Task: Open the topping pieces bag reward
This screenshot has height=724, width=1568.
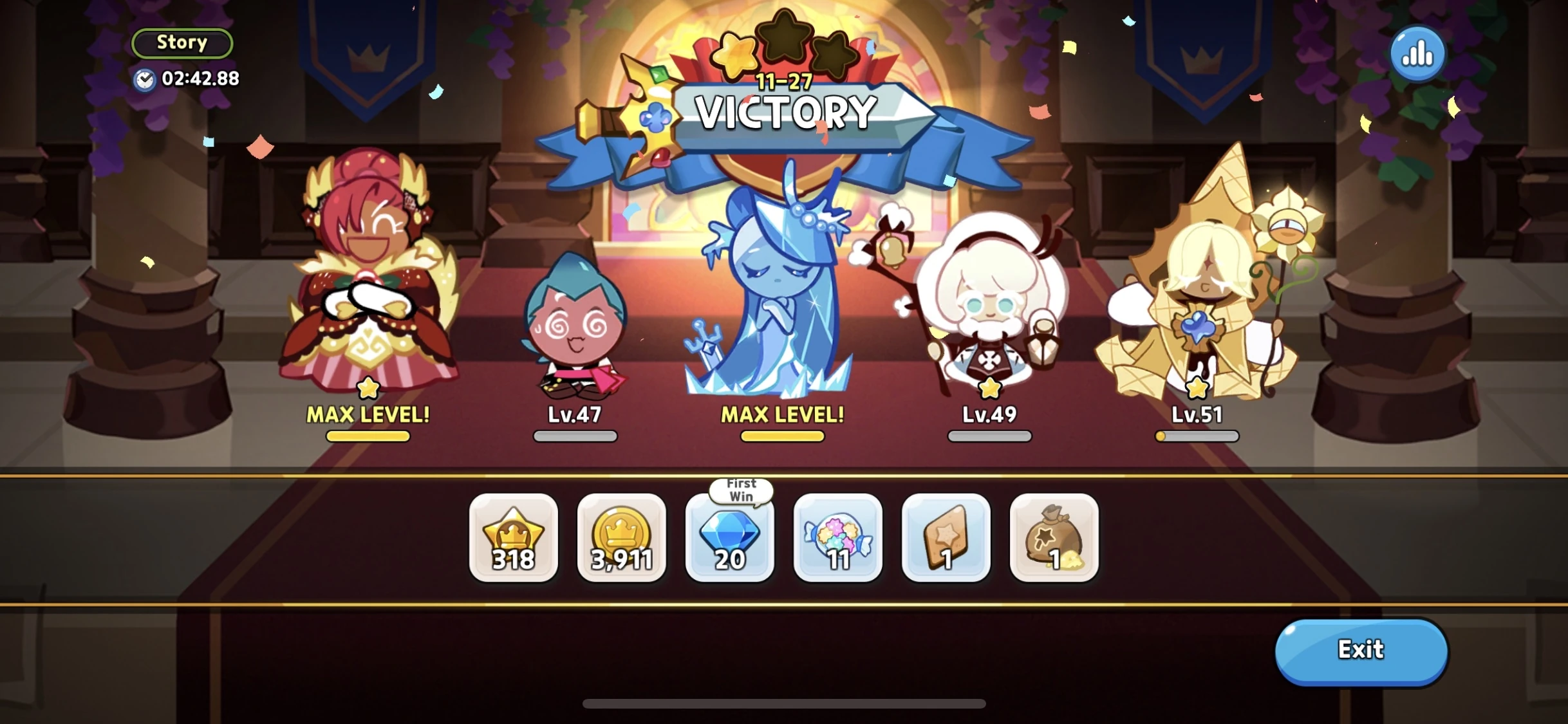Action: coord(1054,539)
